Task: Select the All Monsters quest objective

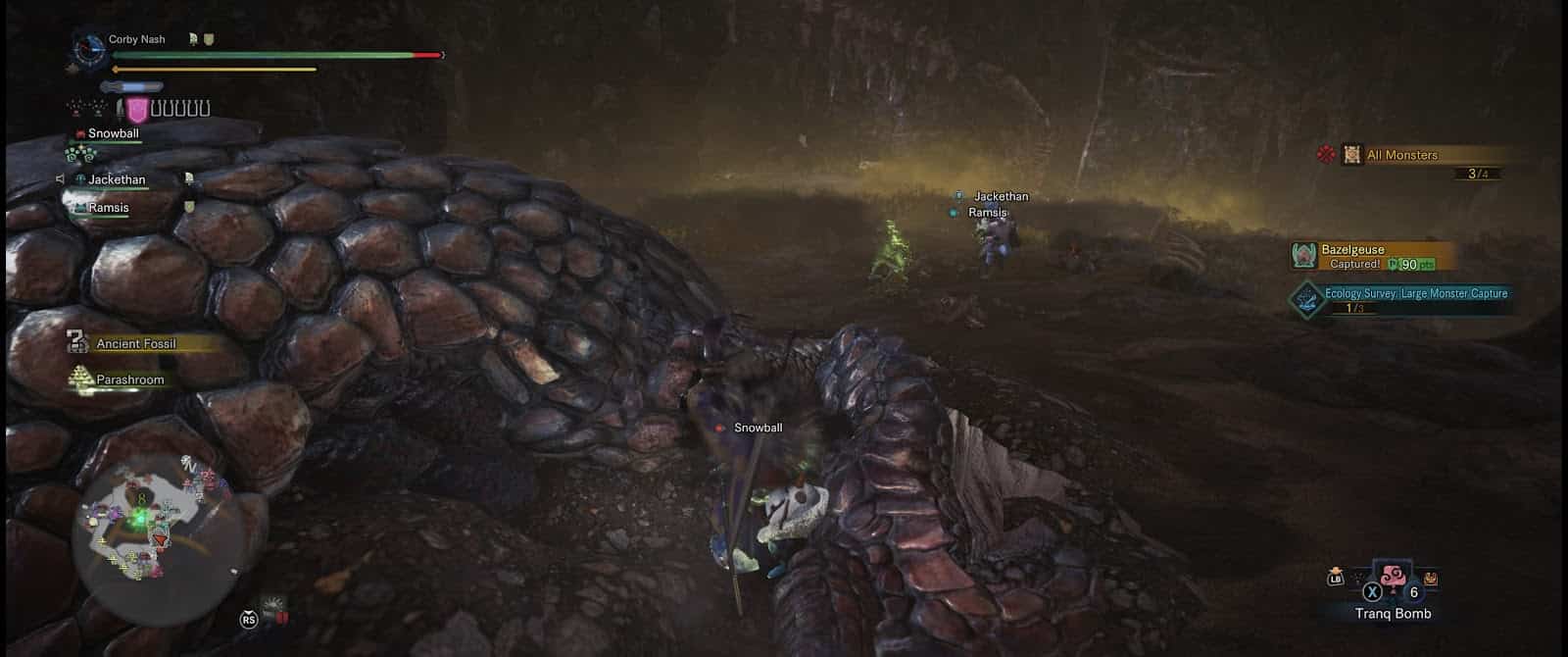Action: point(1401,155)
